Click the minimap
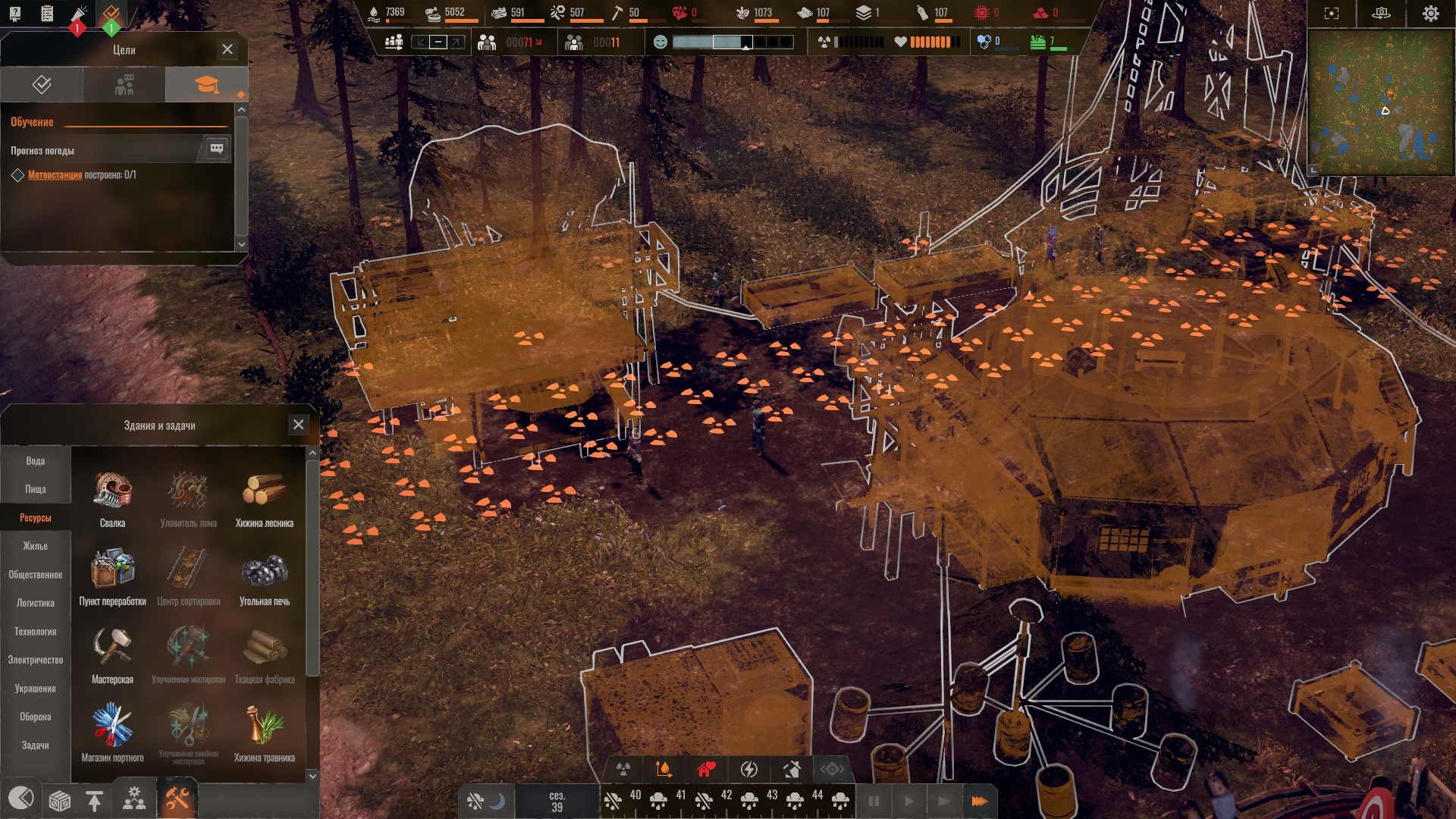 click(1380, 102)
